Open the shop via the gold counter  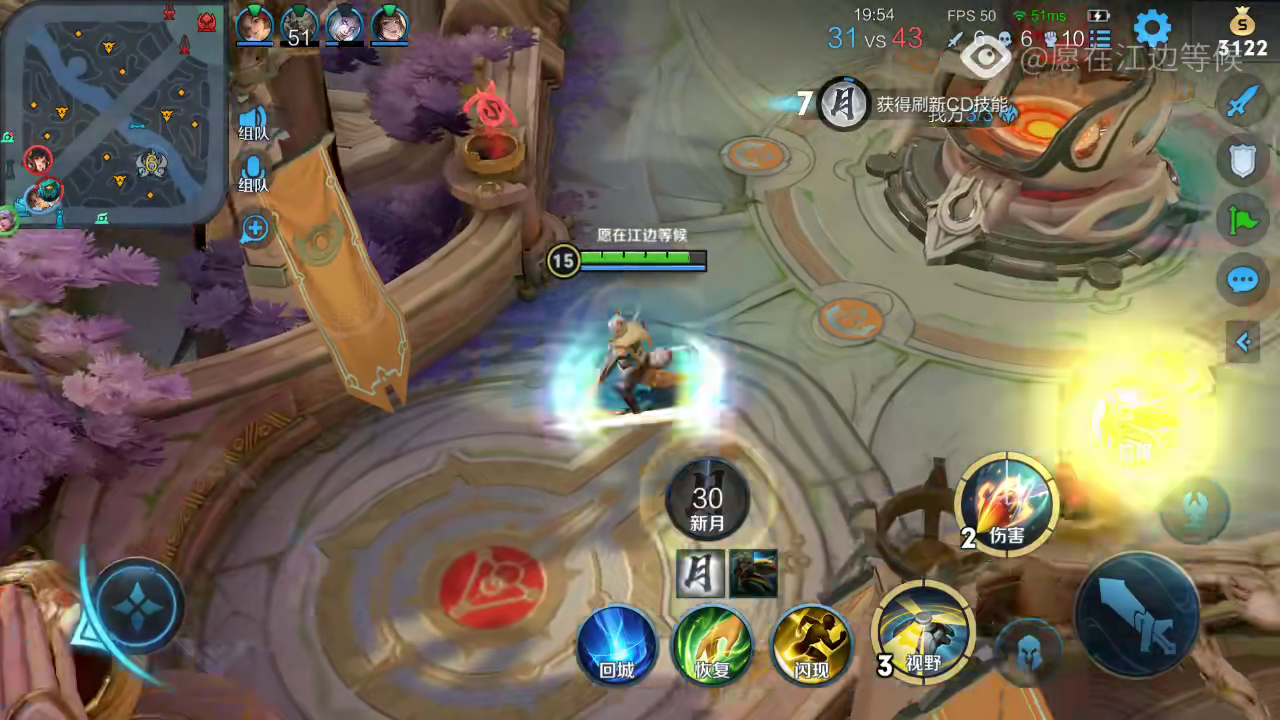pyautogui.click(x=1243, y=33)
